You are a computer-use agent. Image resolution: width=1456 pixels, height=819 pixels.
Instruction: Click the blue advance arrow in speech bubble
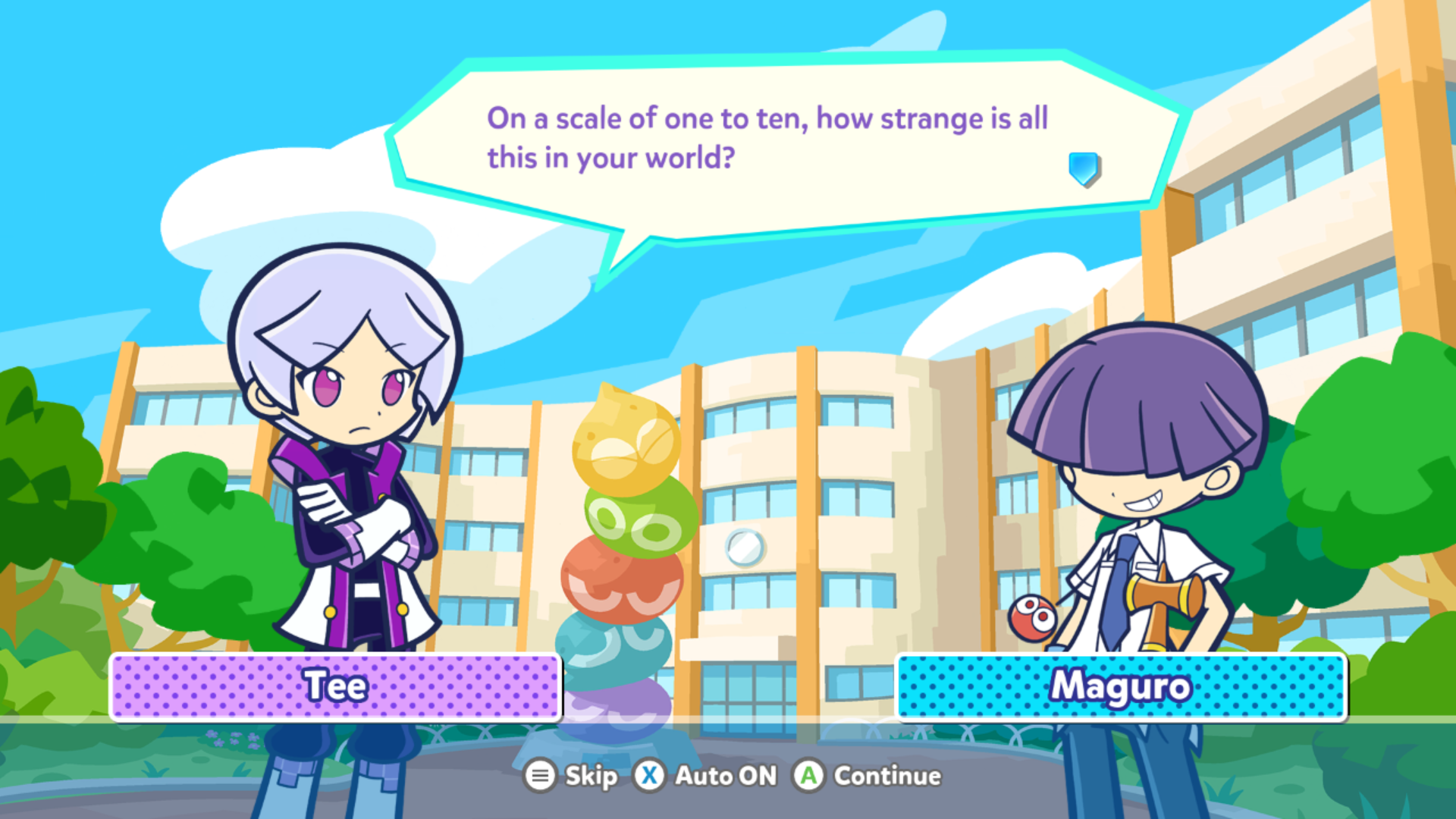click(x=1084, y=168)
